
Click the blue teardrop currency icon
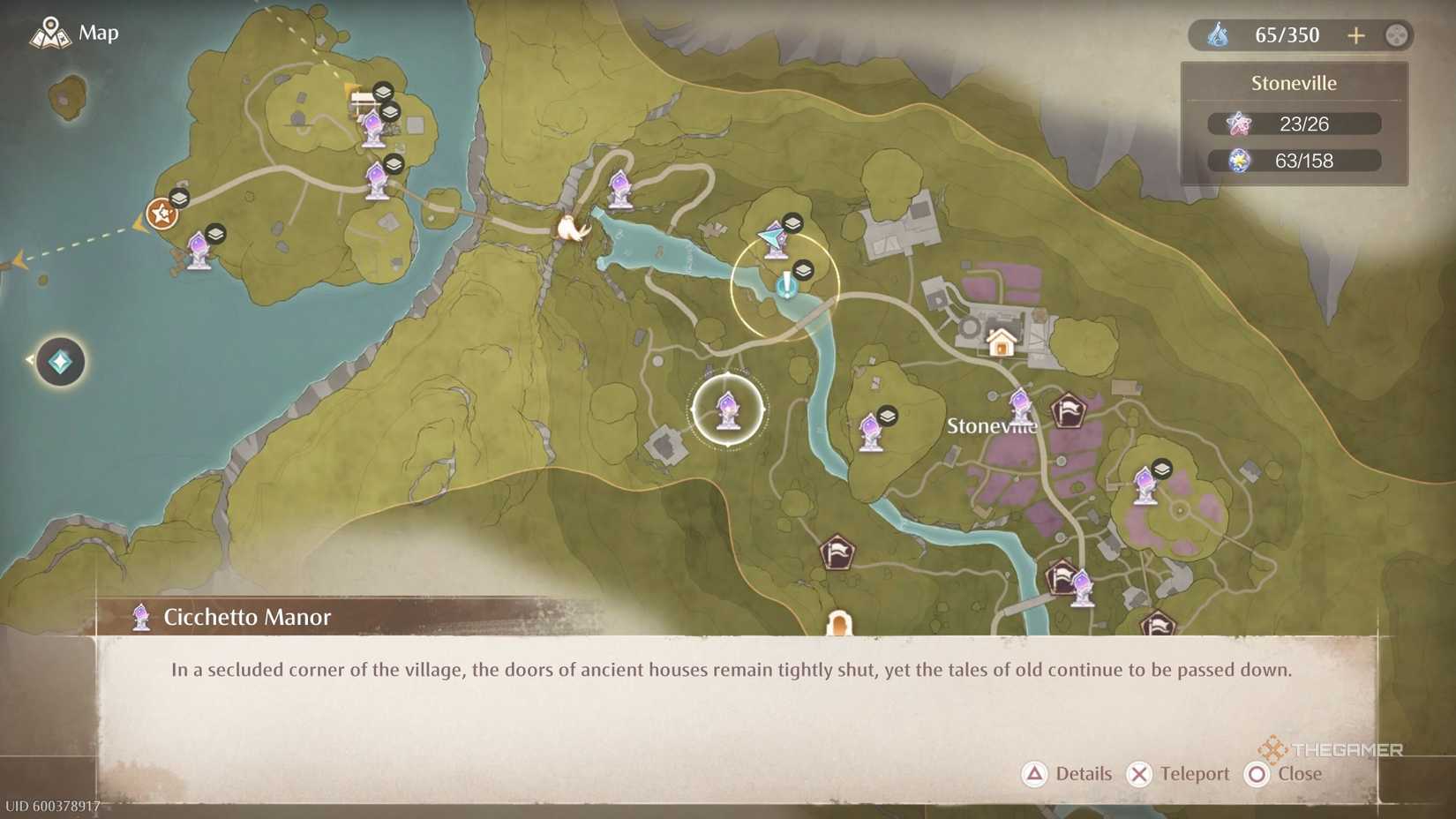pos(1220,34)
